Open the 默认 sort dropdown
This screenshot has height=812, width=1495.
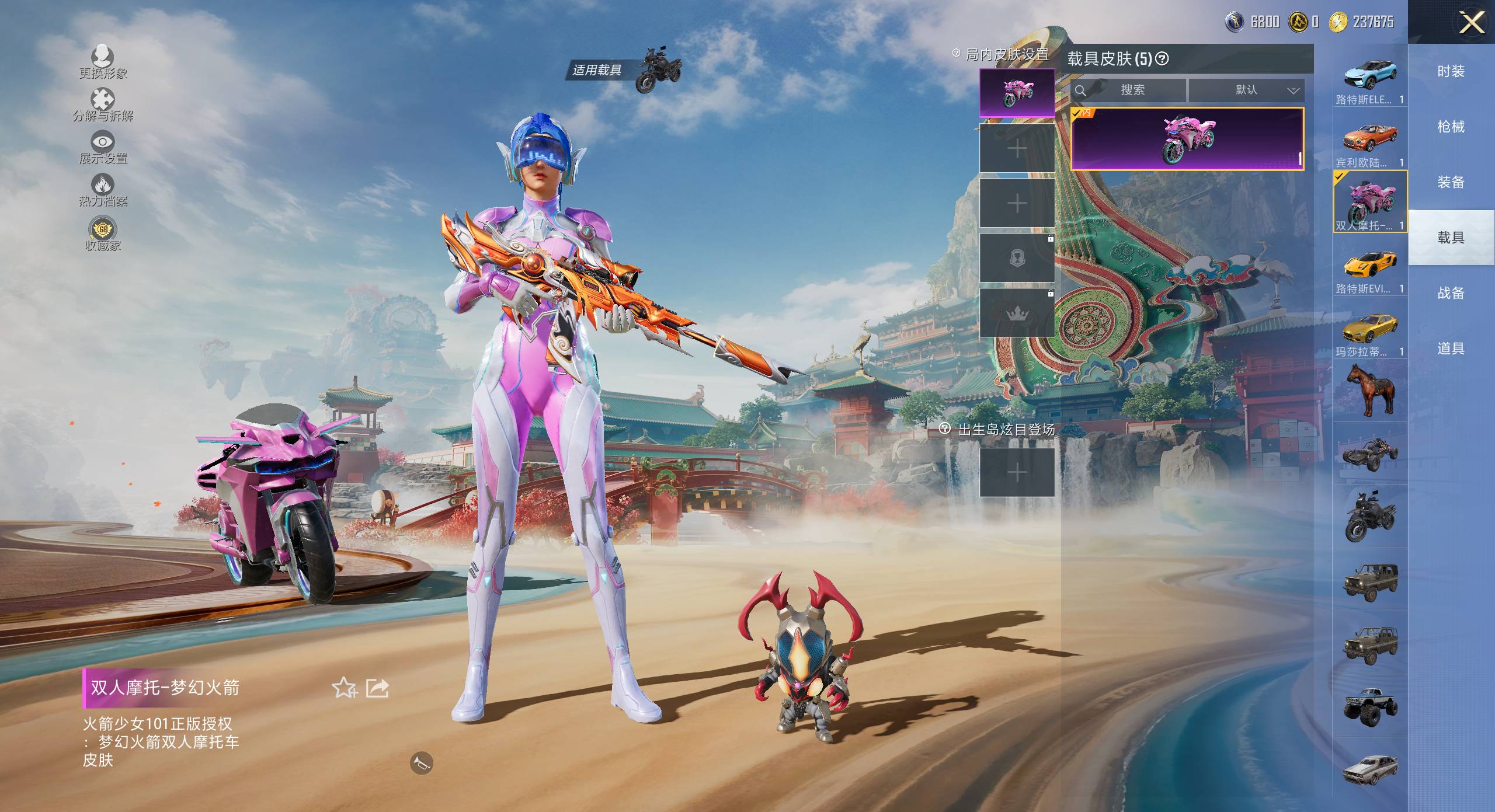(x=1246, y=90)
